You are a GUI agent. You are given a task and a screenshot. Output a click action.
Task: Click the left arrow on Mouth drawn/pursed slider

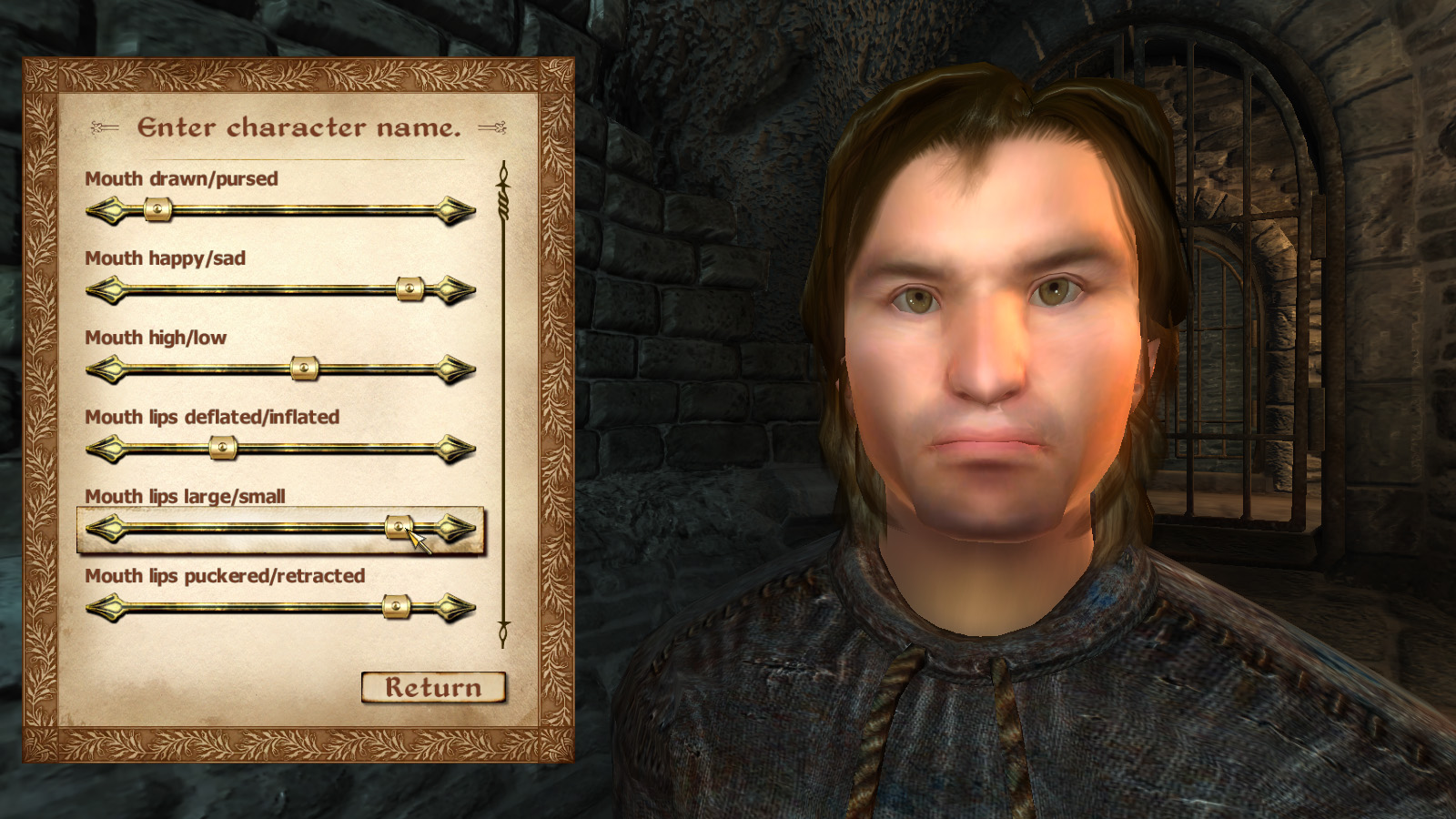pyautogui.click(x=106, y=211)
